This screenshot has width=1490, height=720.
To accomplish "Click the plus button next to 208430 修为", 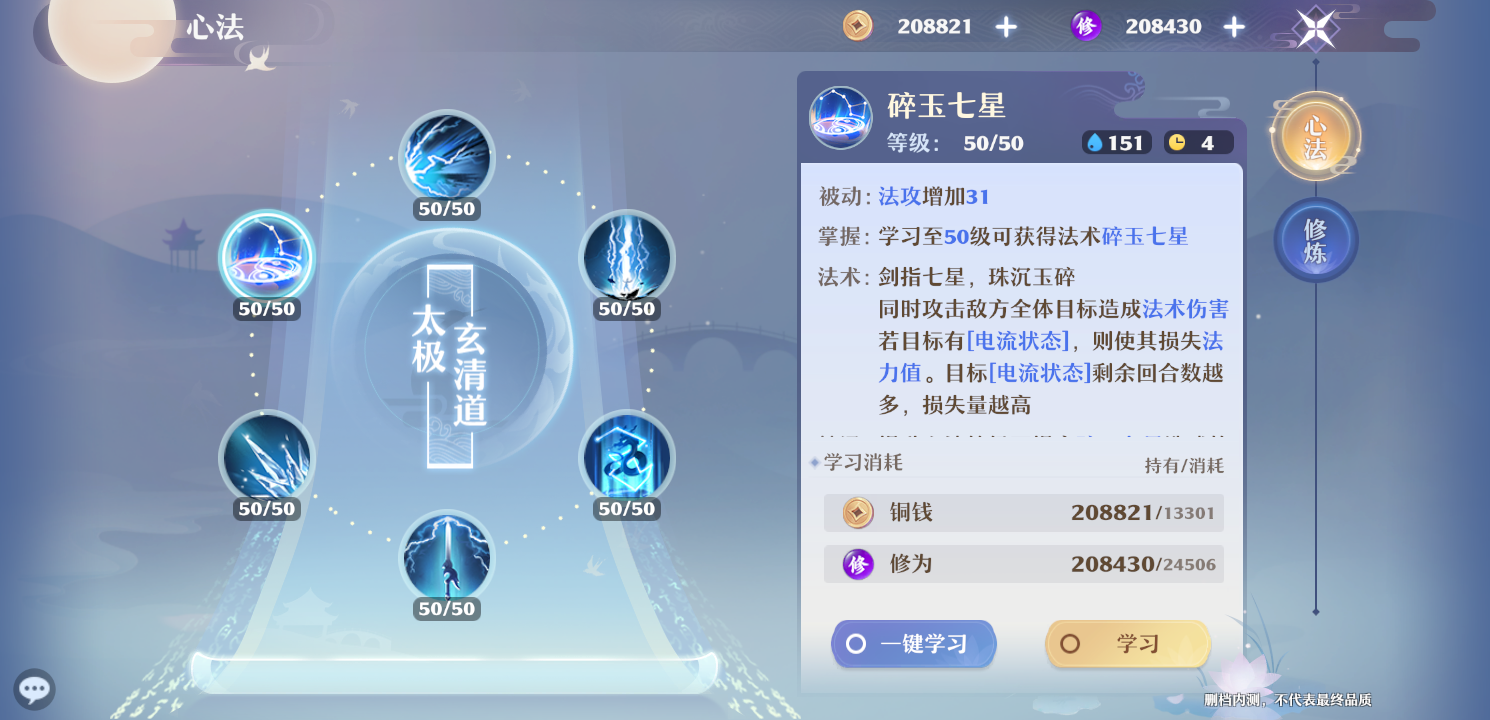I will [1234, 26].
